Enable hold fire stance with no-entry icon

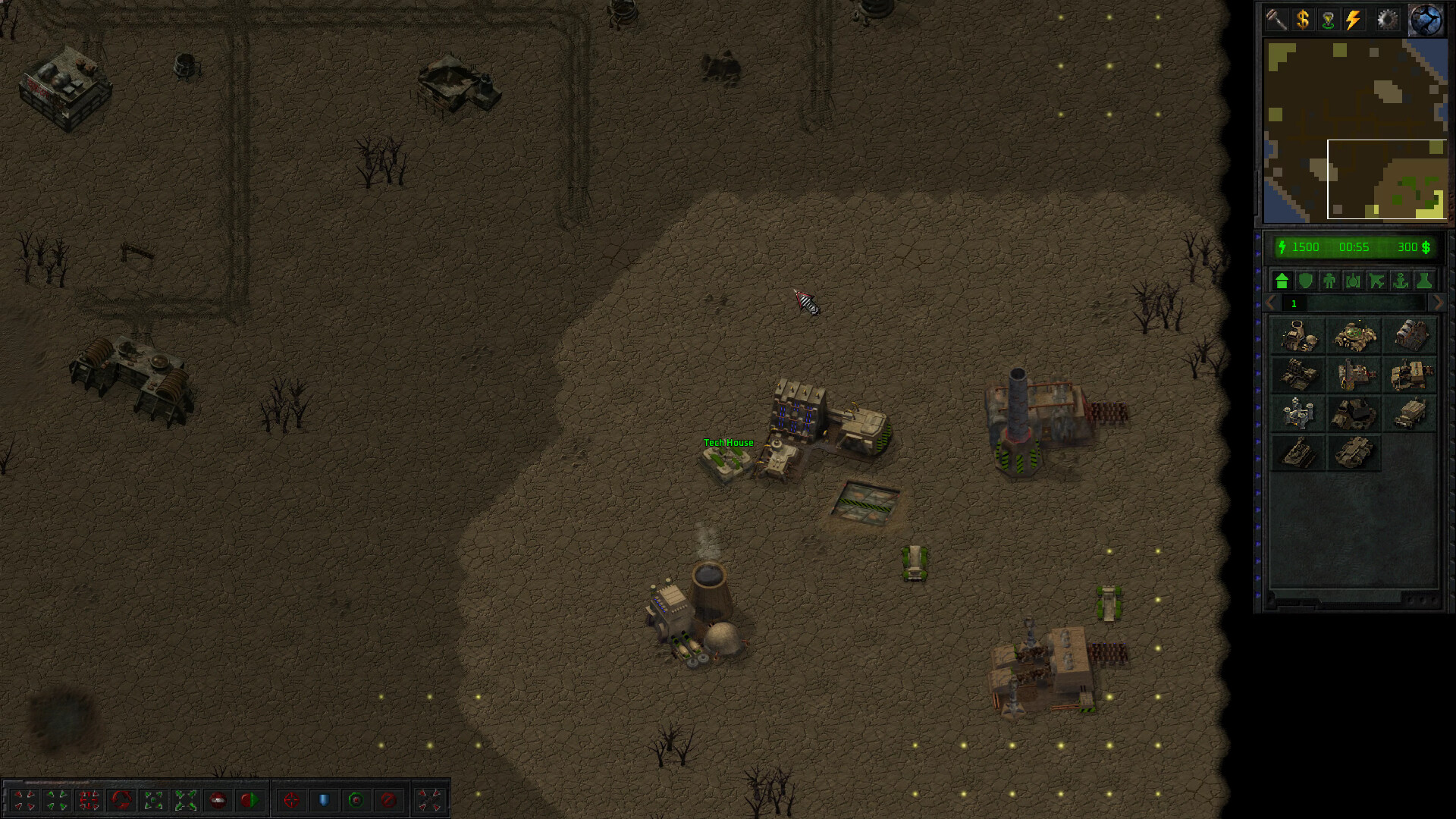(388, 799)
